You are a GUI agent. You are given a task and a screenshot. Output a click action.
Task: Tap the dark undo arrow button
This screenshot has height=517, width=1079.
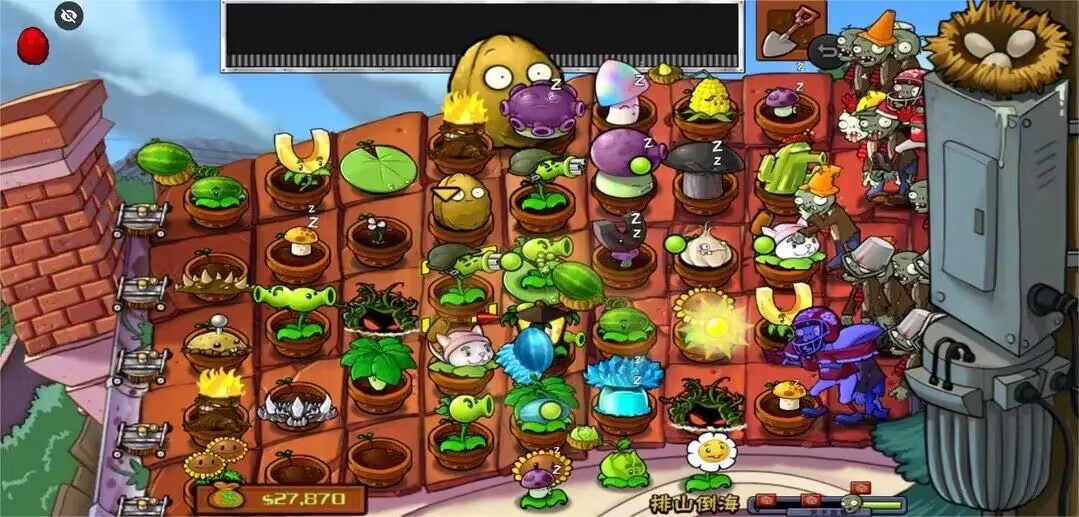(x=823, y=51)
